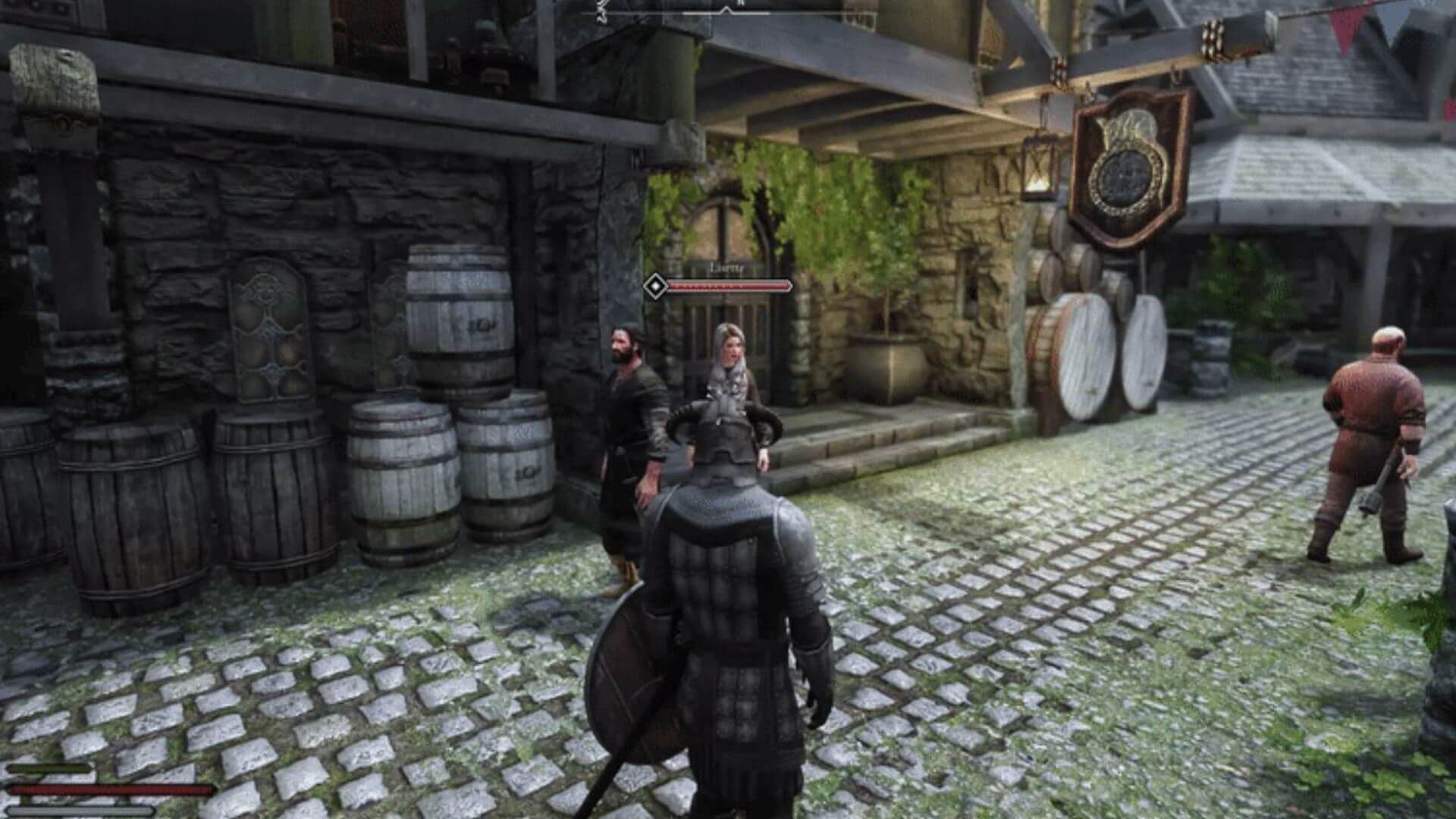Click the diamond marker beside Lisette's health bar
Screen dimensions: 1456x819
(x=654, y=287)
